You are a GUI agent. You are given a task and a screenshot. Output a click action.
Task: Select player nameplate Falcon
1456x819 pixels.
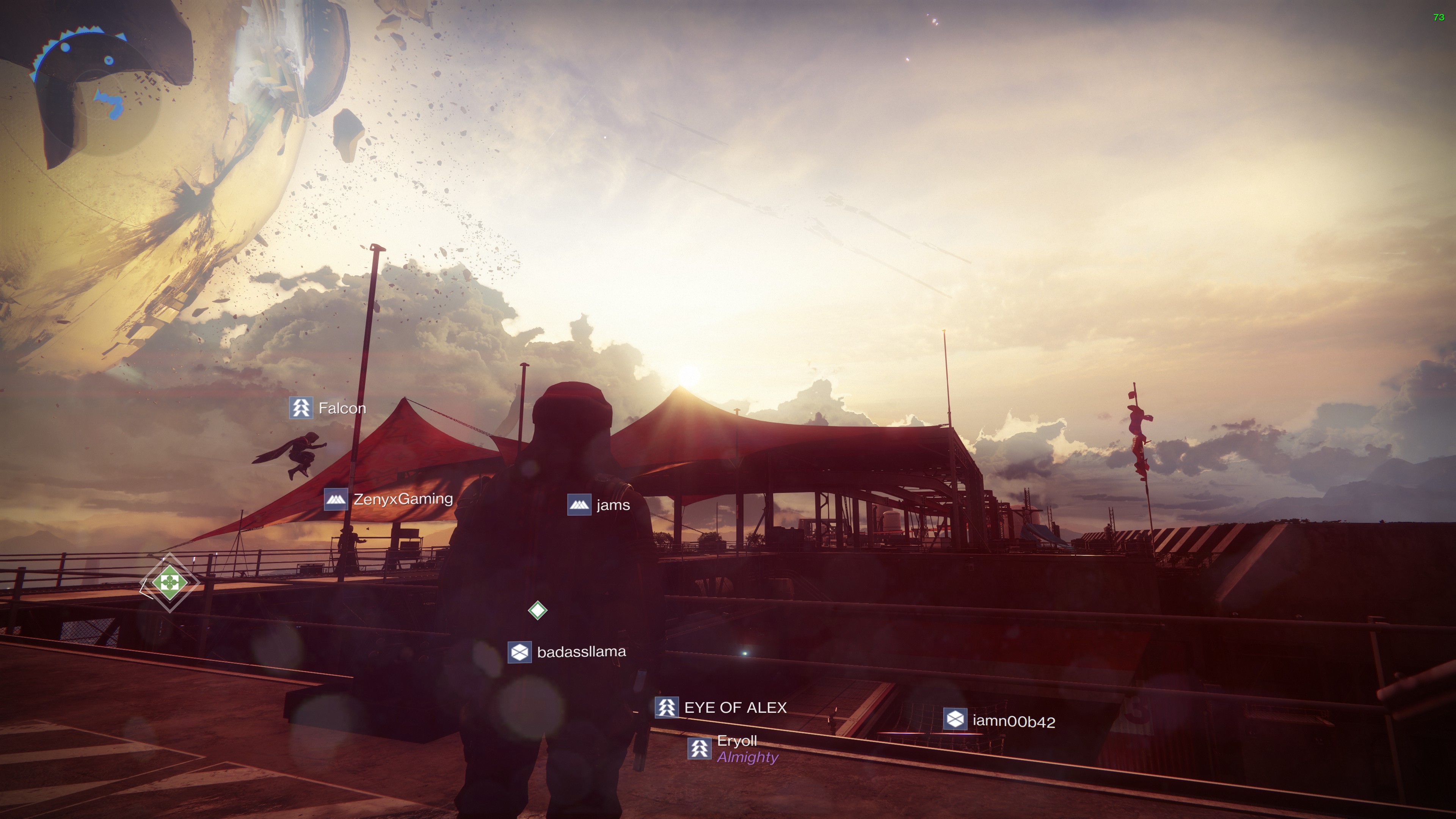328,408
